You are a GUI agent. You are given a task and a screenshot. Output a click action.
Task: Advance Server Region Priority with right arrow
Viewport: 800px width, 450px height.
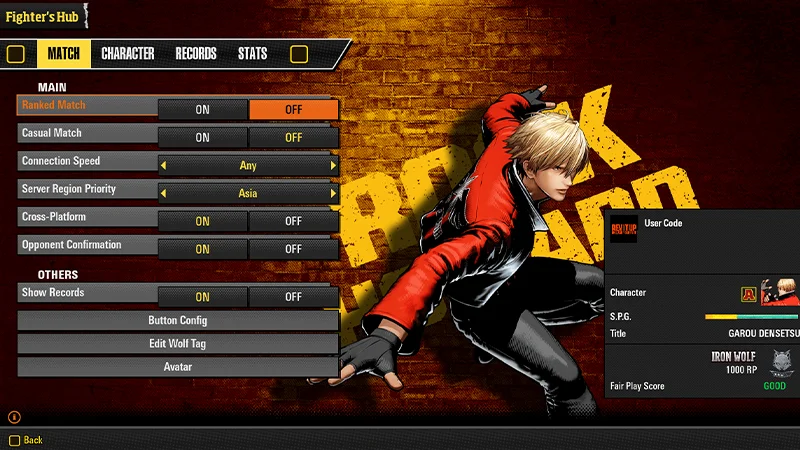pyautogui.click(x=333, y=194)
